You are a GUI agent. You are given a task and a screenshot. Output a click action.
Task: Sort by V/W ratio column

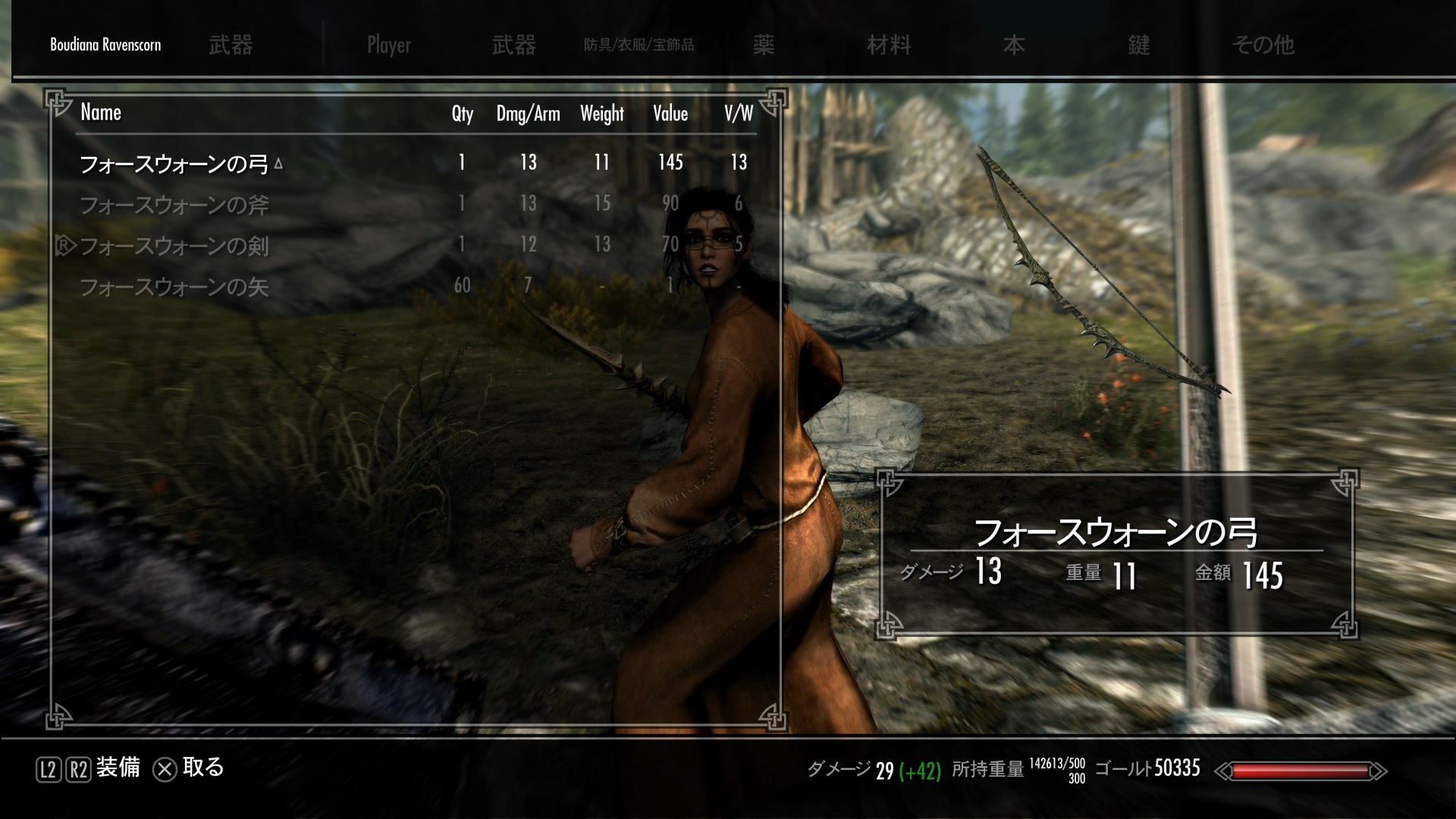739,114
